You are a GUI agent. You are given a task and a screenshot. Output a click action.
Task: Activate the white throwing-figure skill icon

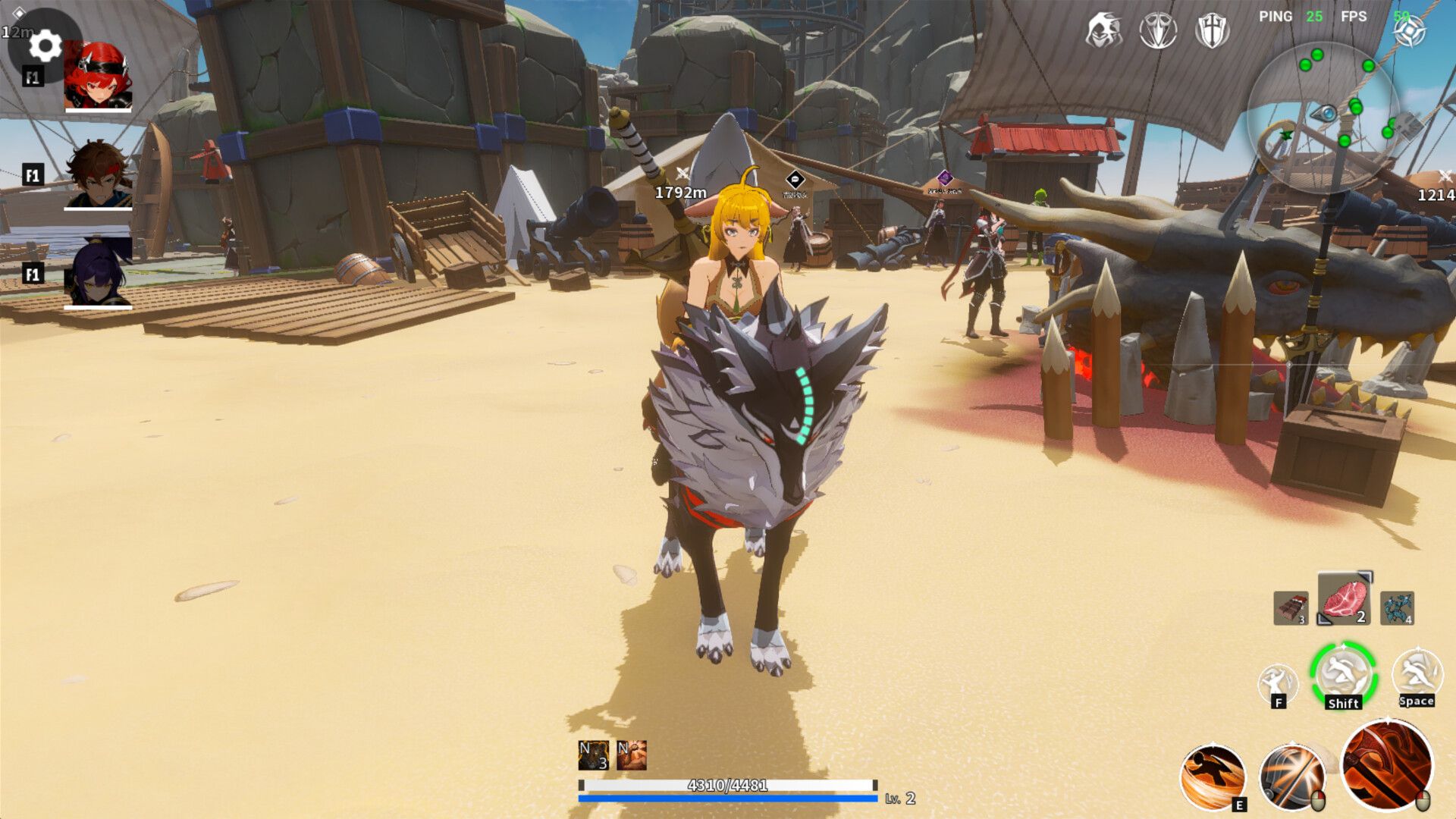coord(1278,683)
